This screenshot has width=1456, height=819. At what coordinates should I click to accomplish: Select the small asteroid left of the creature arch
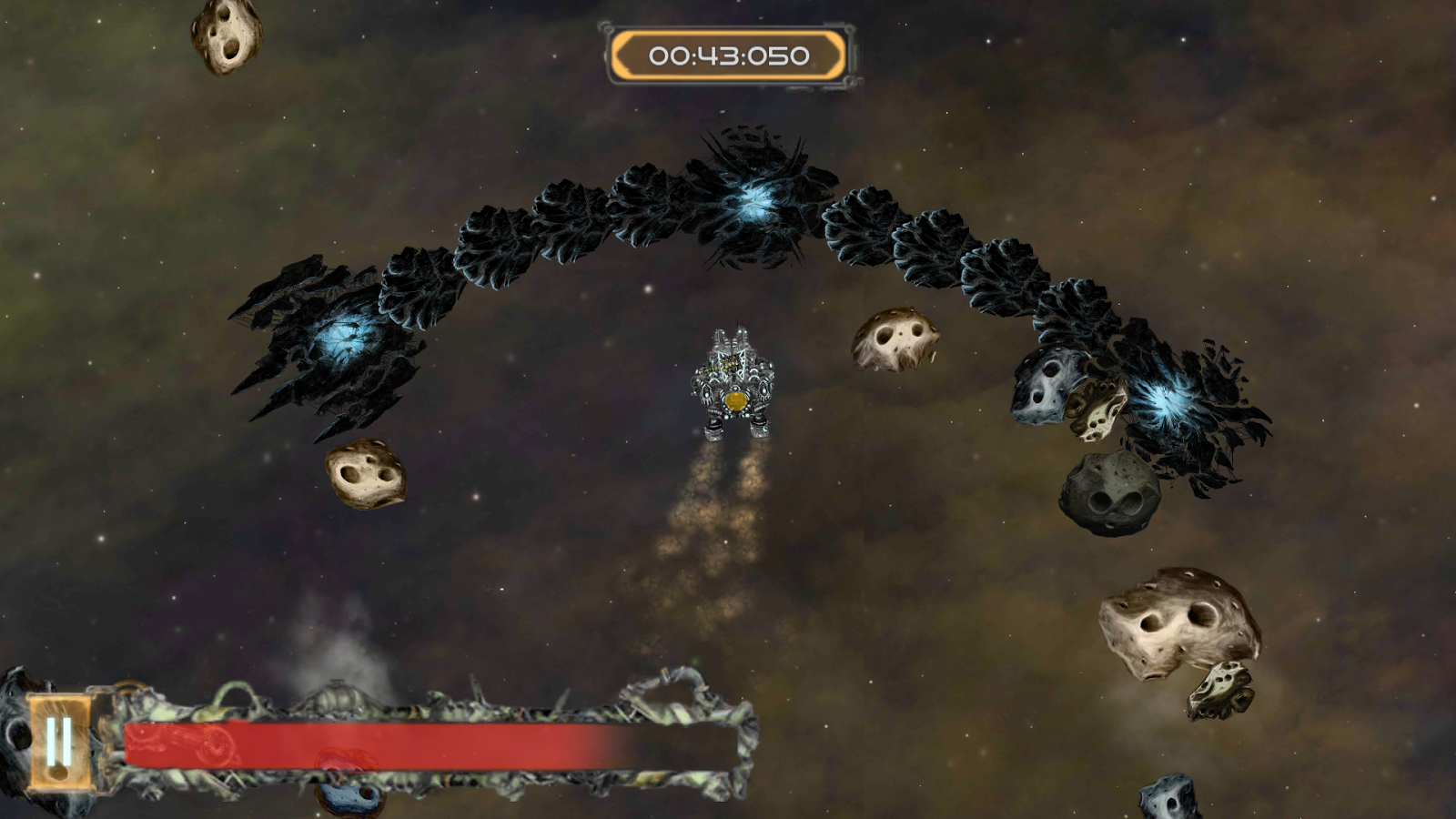364,473
